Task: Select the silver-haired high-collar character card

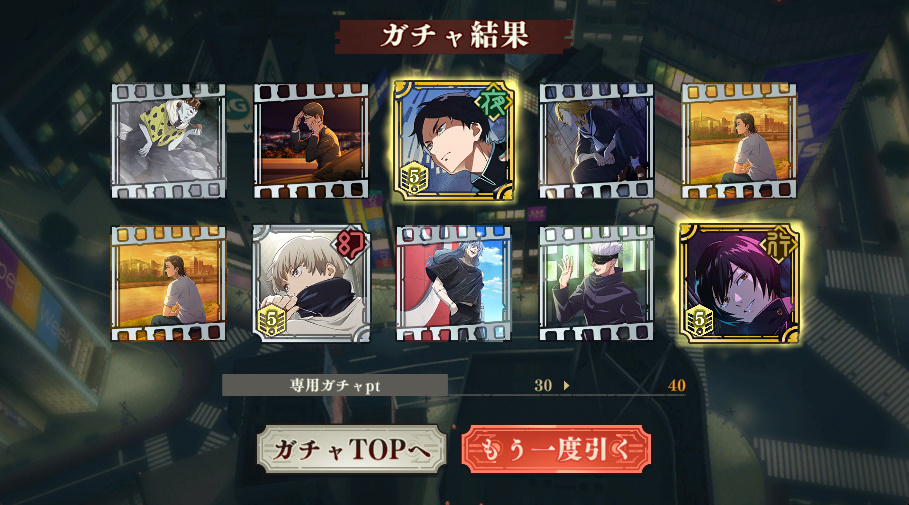Action: click(x=311, y=284)
